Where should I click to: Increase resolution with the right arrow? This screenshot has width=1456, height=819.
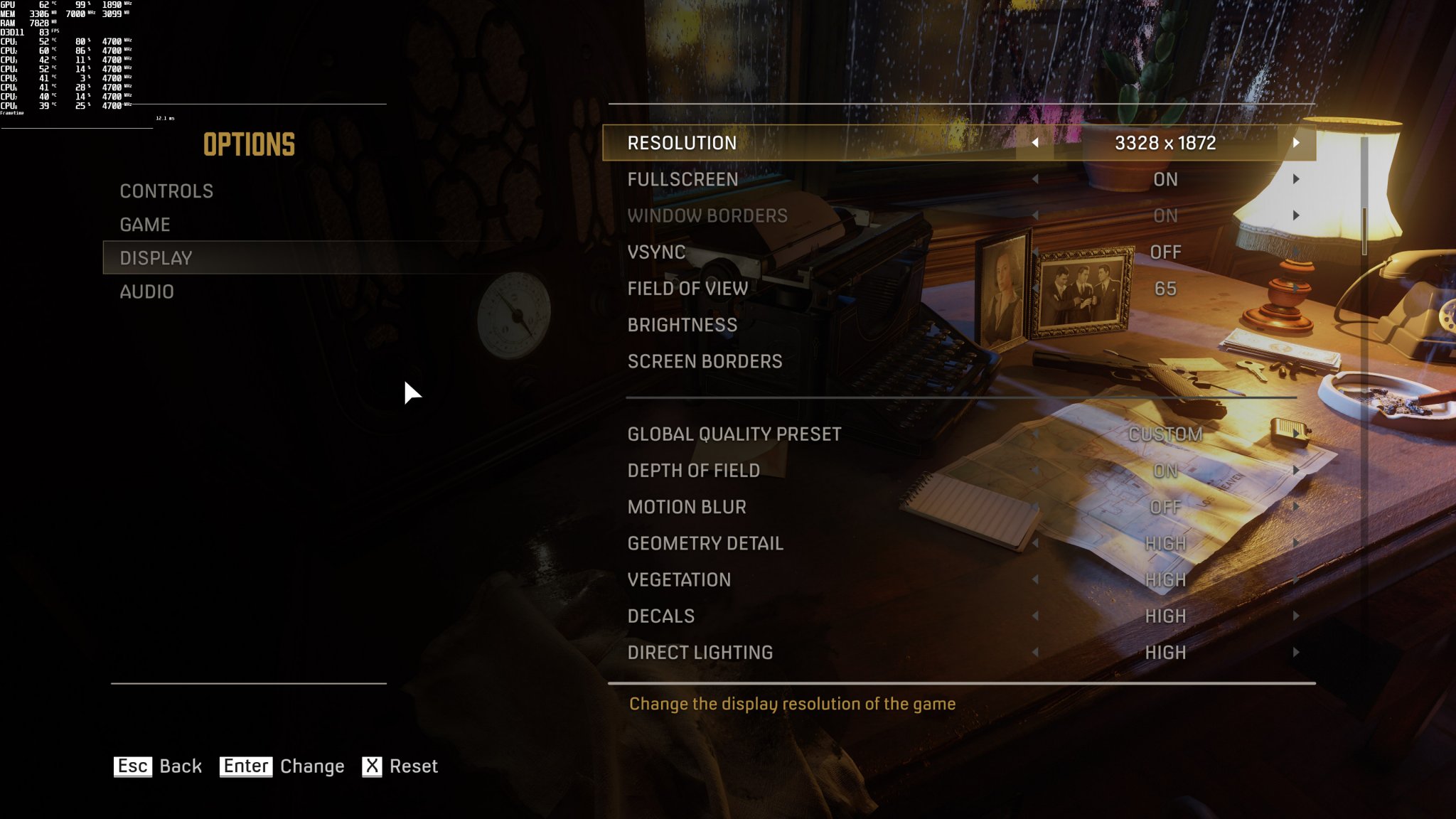1297,143
